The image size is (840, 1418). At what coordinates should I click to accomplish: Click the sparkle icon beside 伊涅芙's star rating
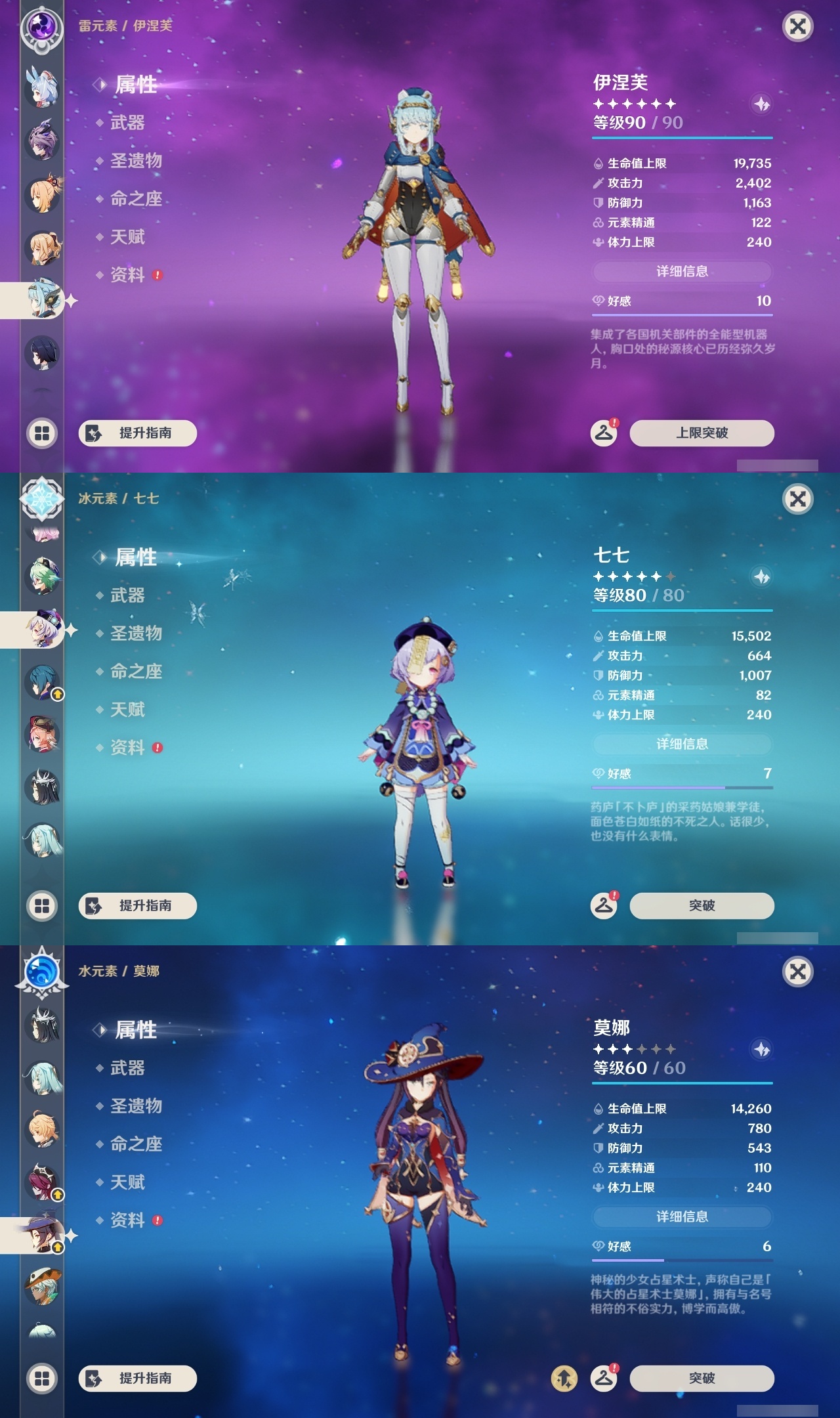[x=760, y=105]
